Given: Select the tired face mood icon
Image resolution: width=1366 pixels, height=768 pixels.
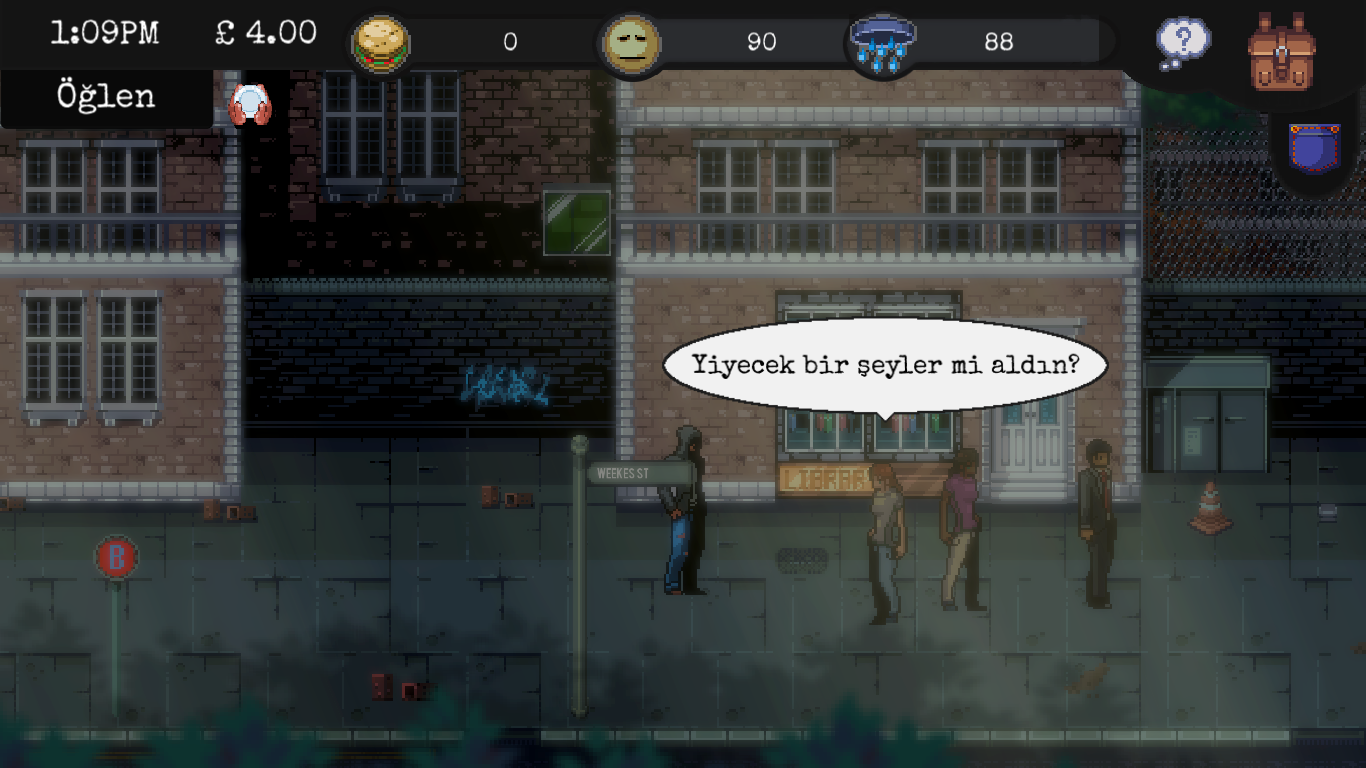Looking at the screenshot, I should tap(632, 44).
